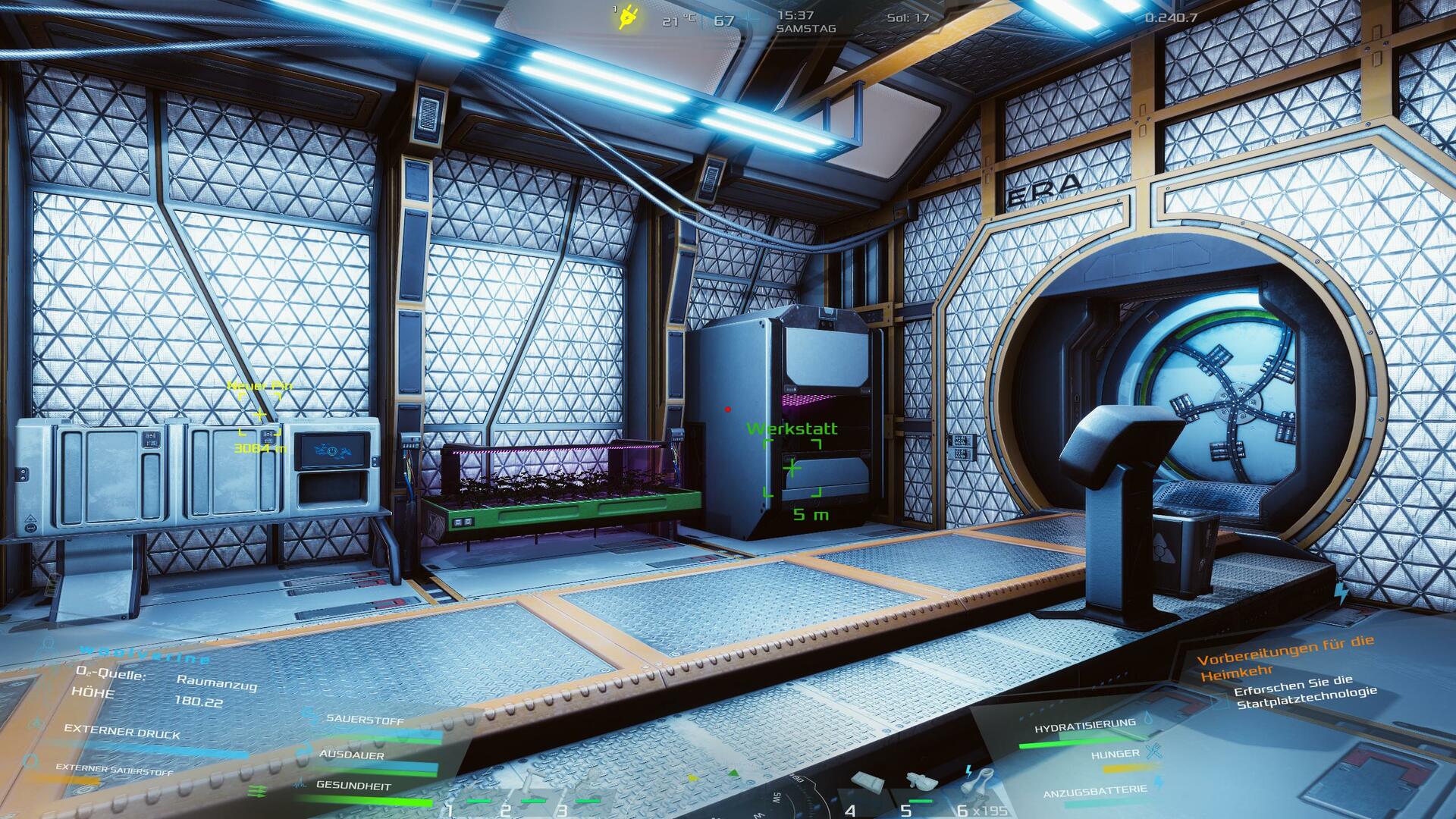This screenshot has width=1456, height=819.
Task: Click the yellow Neuer Pin marker
Action: pyautogui.click(x=260, y=415)
